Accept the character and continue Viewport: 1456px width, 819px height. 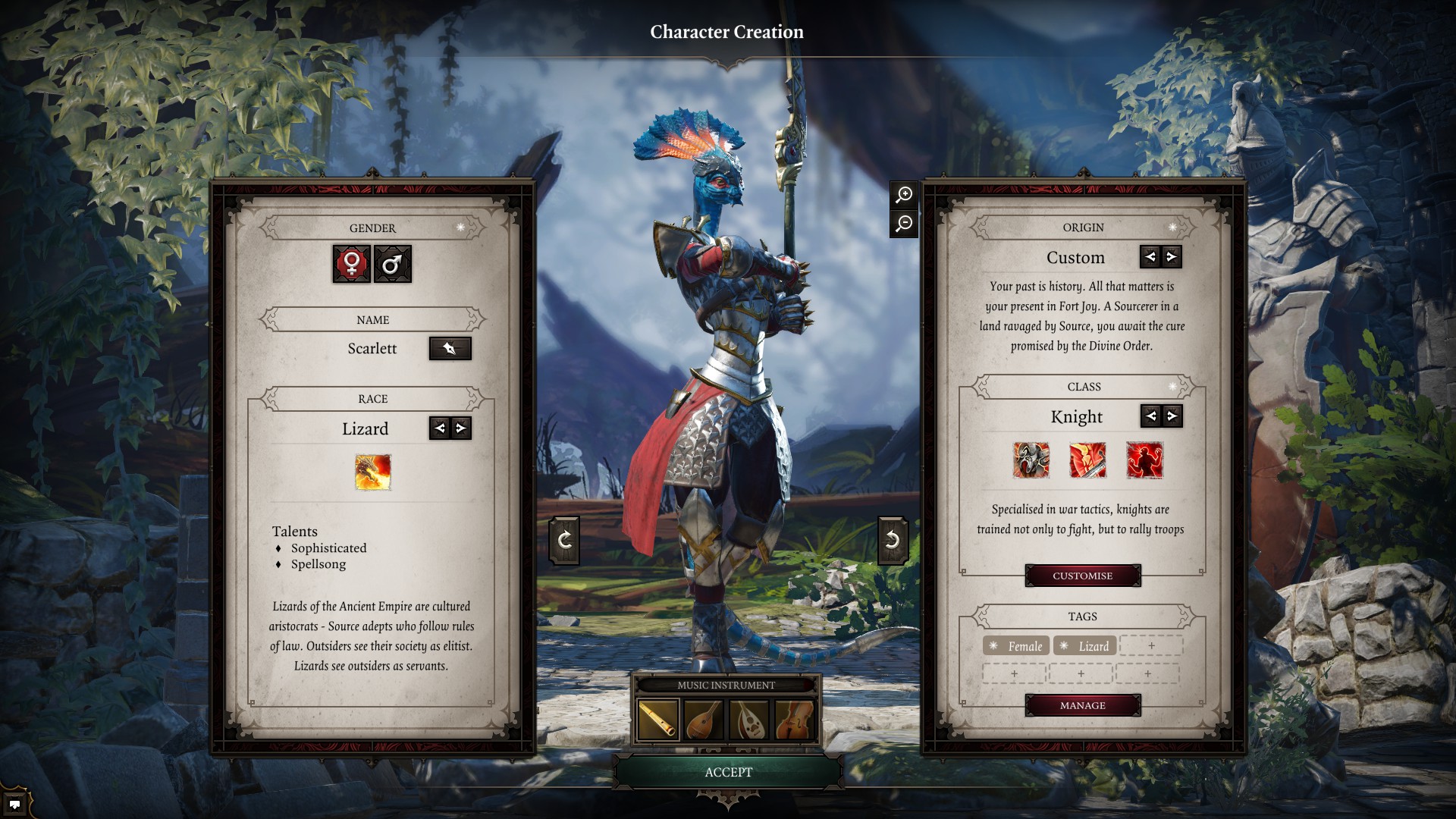[728, 772]
